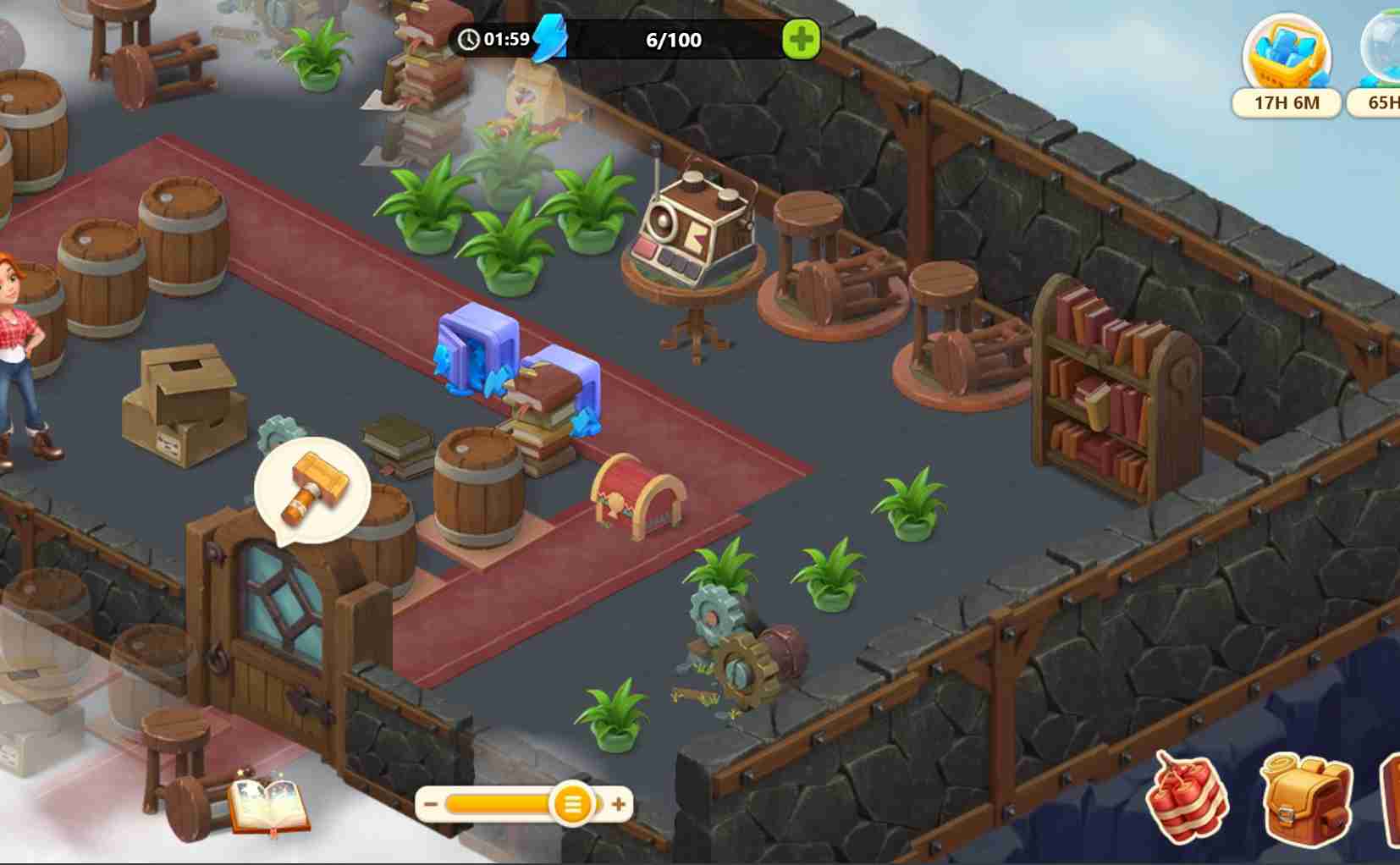Click the zoom slider handle
This screenshot has width=1400, height=865.
click(572, 804)
